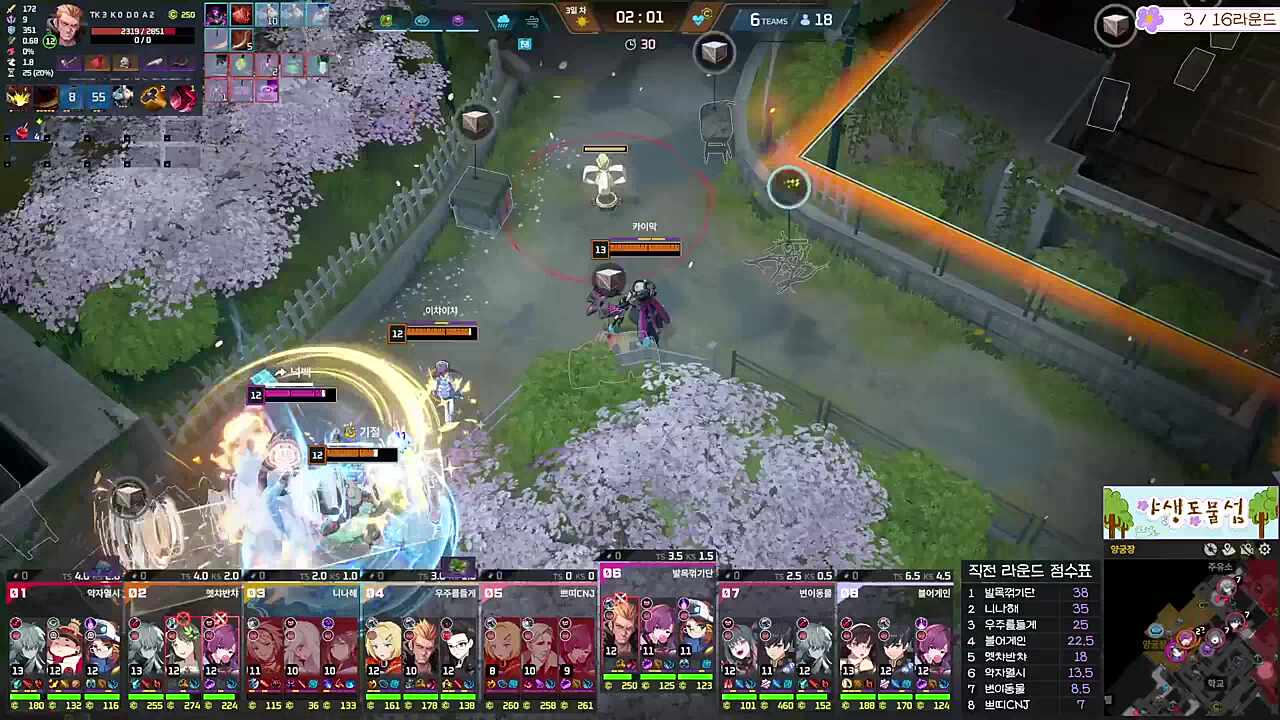
Task: Toggle the crossed-eye visibility icon on the minimap
Action: point(1246,549)
